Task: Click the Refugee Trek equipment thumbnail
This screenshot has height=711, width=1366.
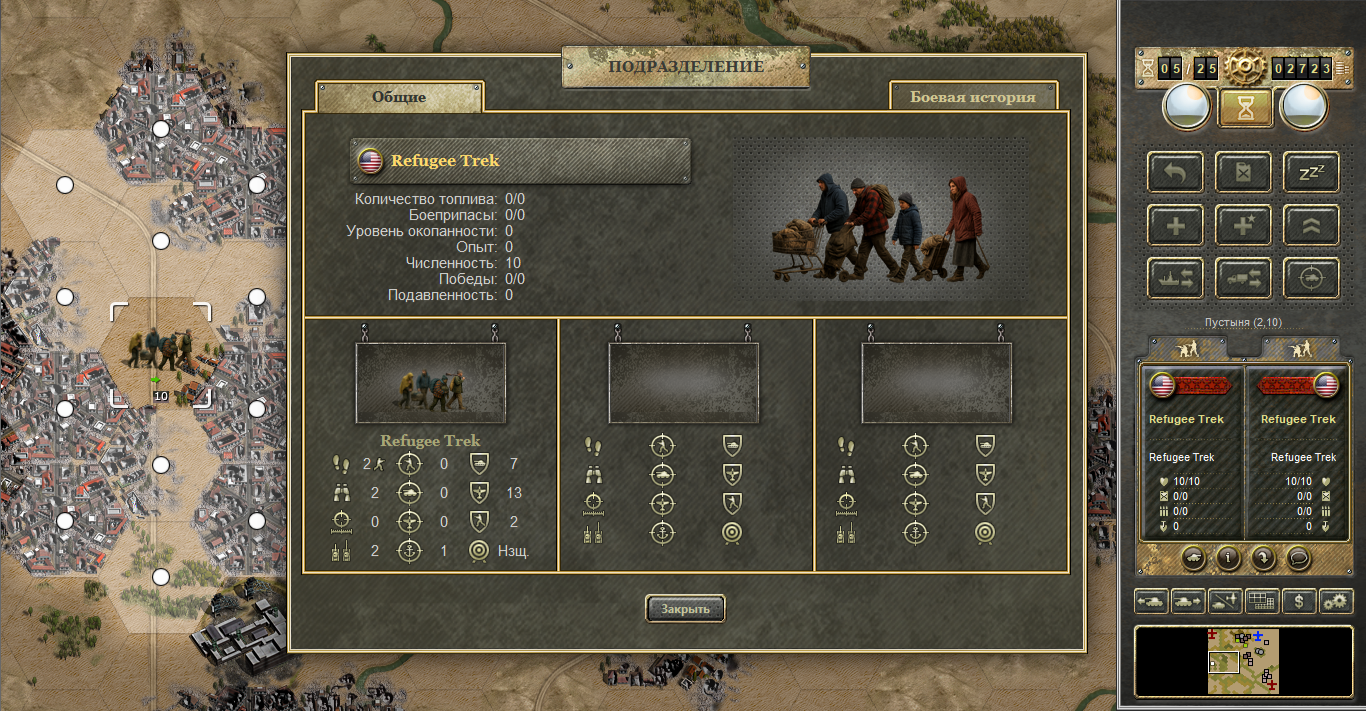Action: (430, 384)
